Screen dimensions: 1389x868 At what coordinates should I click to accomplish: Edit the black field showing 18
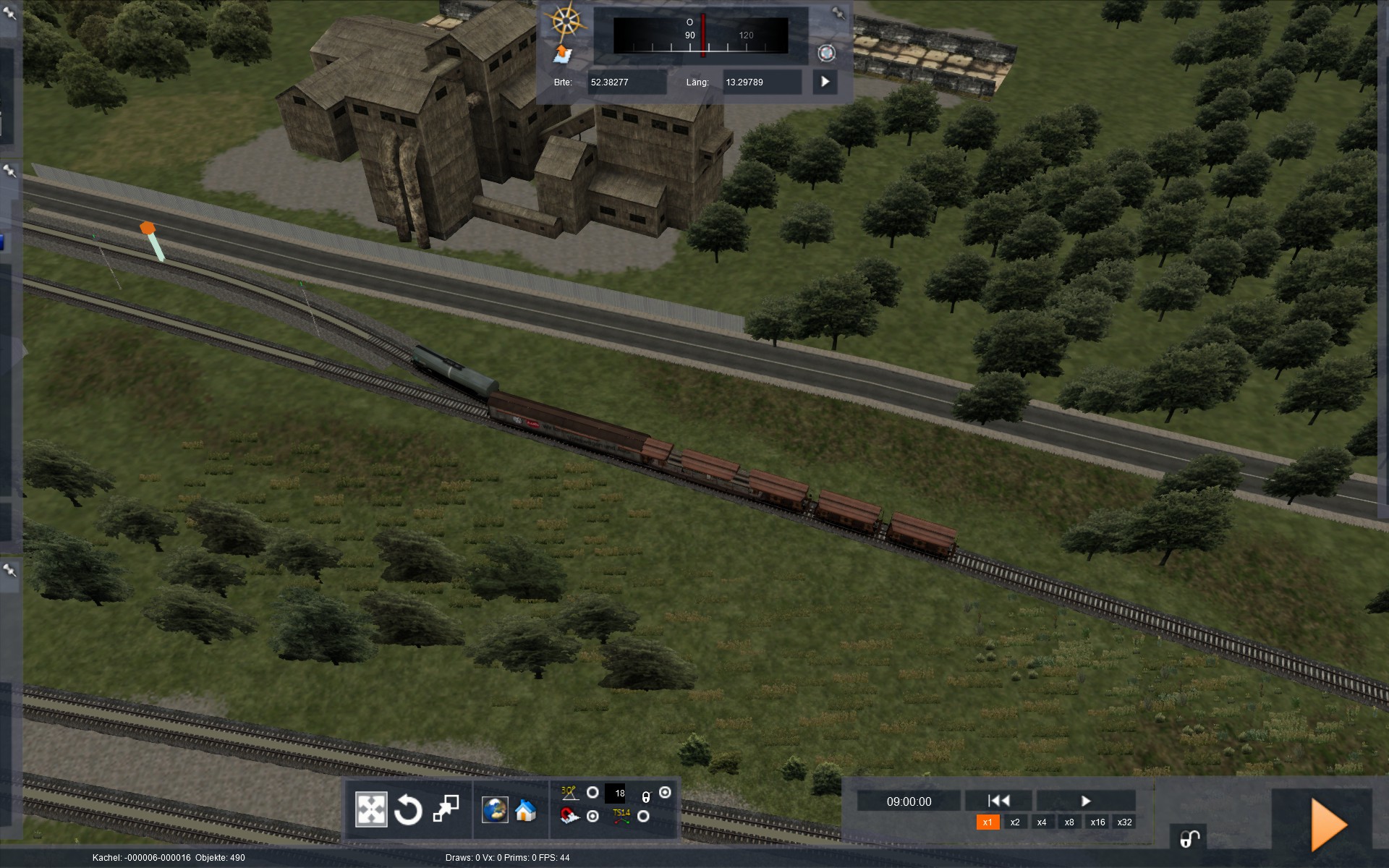tap(616, 793)
